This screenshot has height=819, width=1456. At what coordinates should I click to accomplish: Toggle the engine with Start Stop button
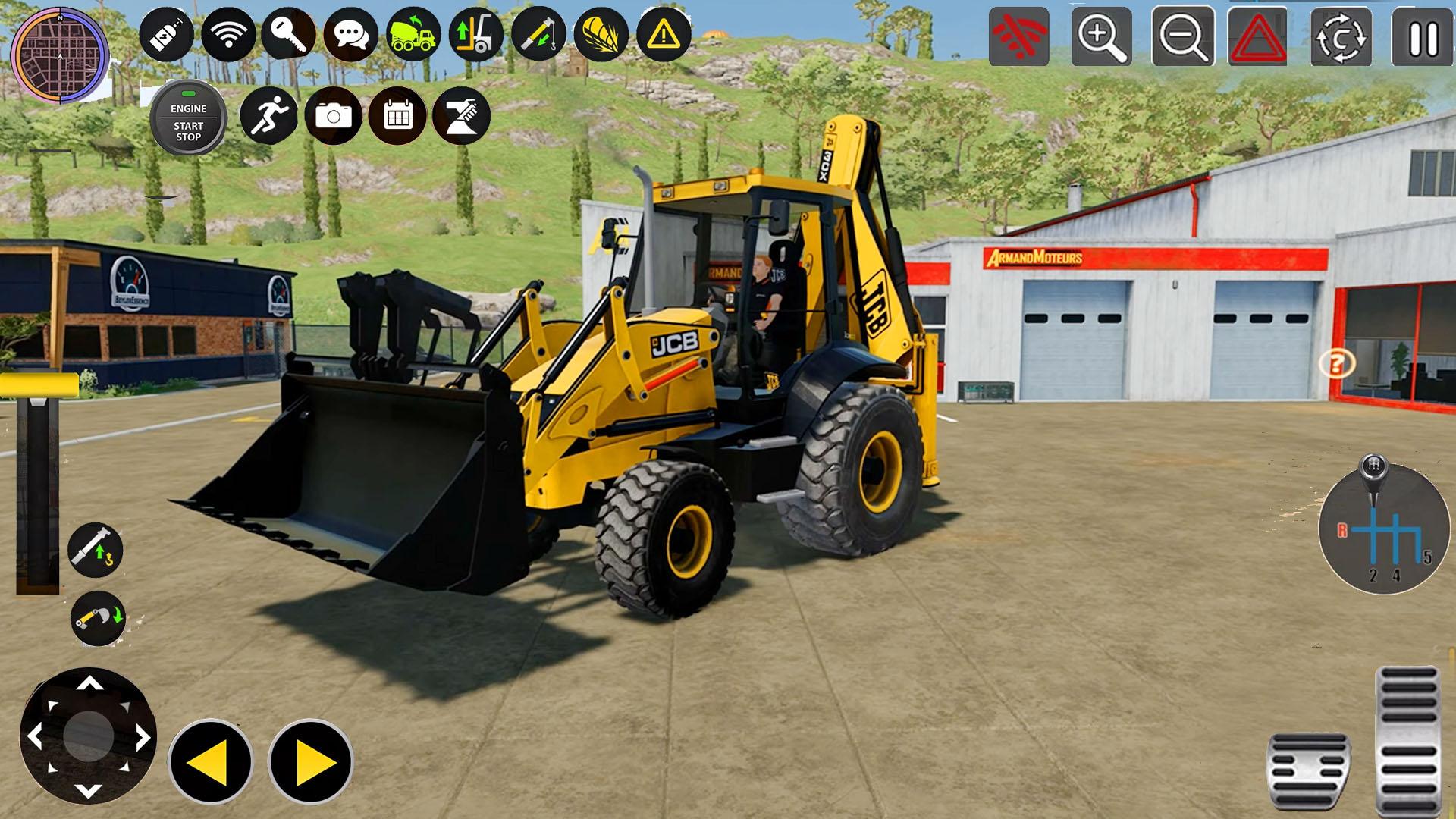[x=188, y=118]
